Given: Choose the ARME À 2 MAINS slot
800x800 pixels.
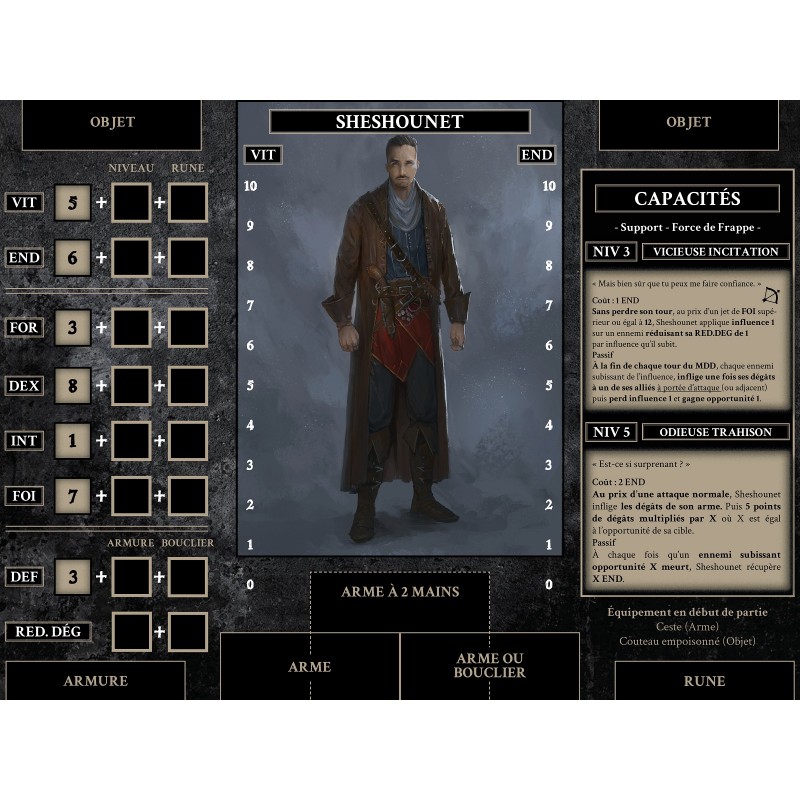Looking at the screenshot, I should (400, 592).
